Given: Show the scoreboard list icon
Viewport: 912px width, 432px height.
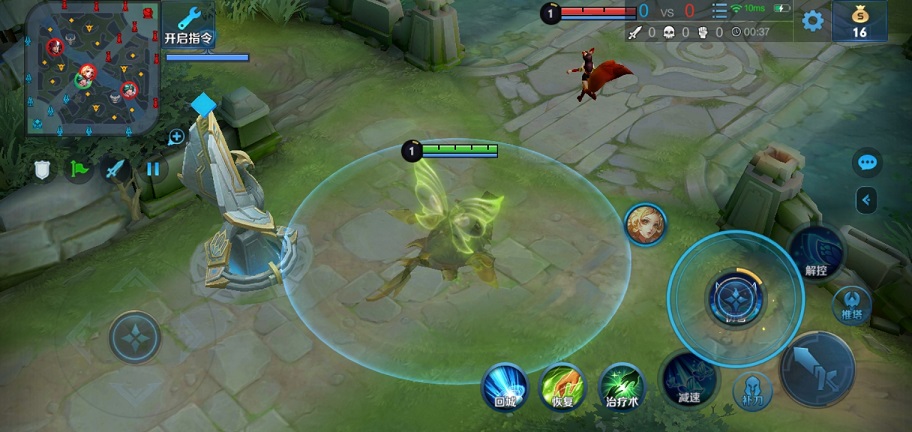Looking at the screenshot, I should [x=719, y=11].
